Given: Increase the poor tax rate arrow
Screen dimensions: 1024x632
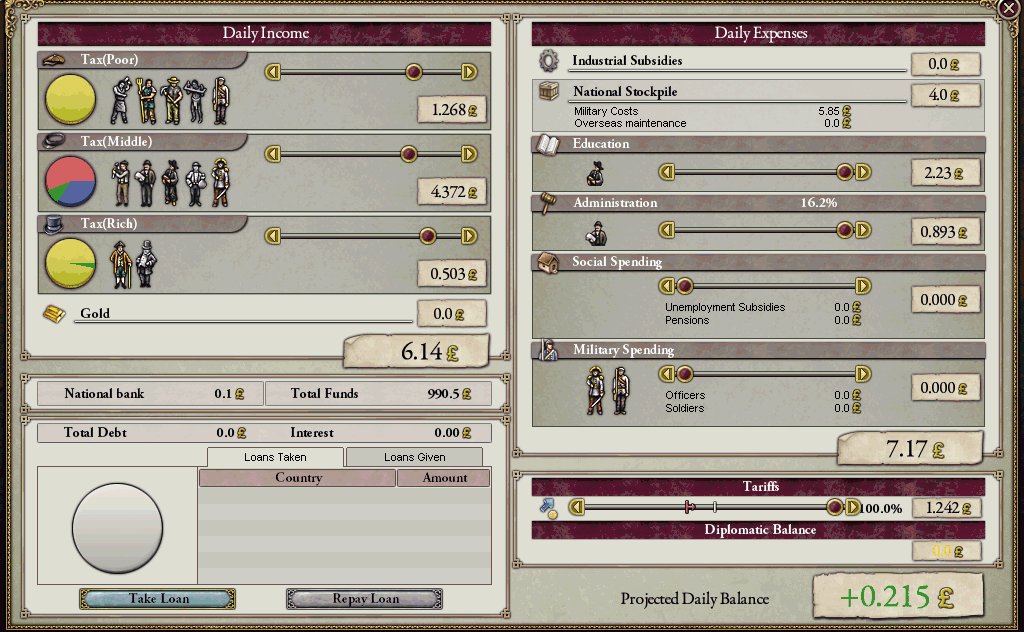Looking at the screenshot, I should [x=469, y=72].
